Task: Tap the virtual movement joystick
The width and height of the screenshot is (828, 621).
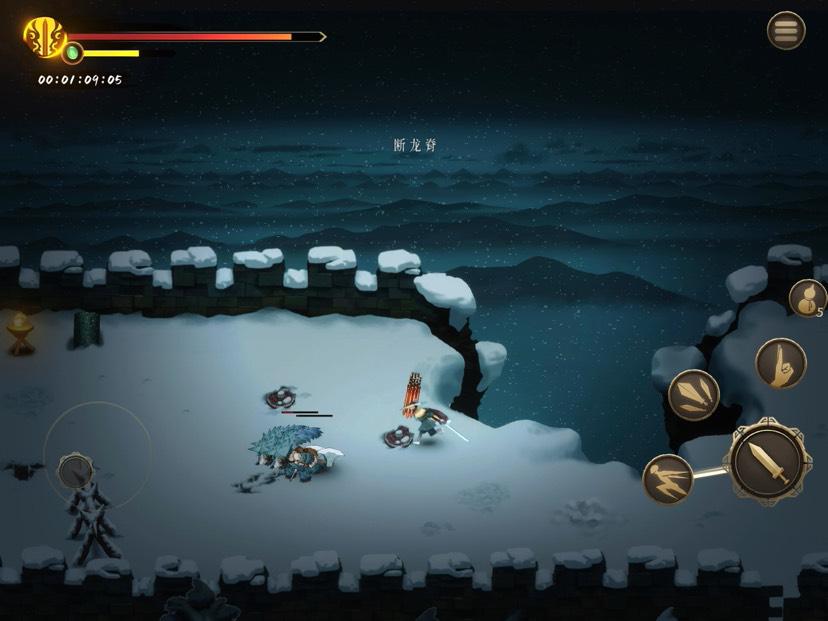Action: (x=76, y=470)
